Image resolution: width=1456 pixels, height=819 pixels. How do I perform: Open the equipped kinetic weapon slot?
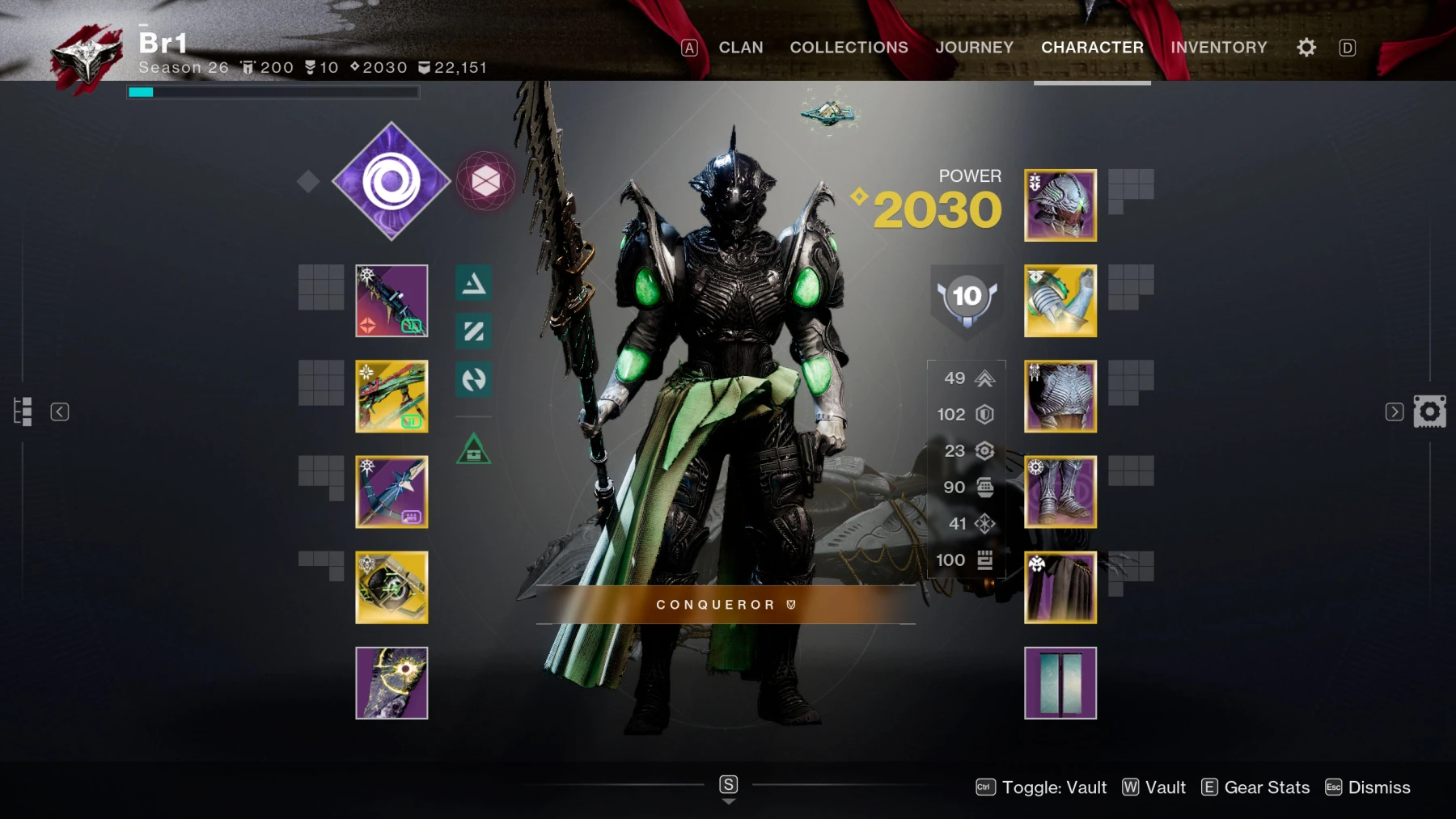[x=392, y=300]
